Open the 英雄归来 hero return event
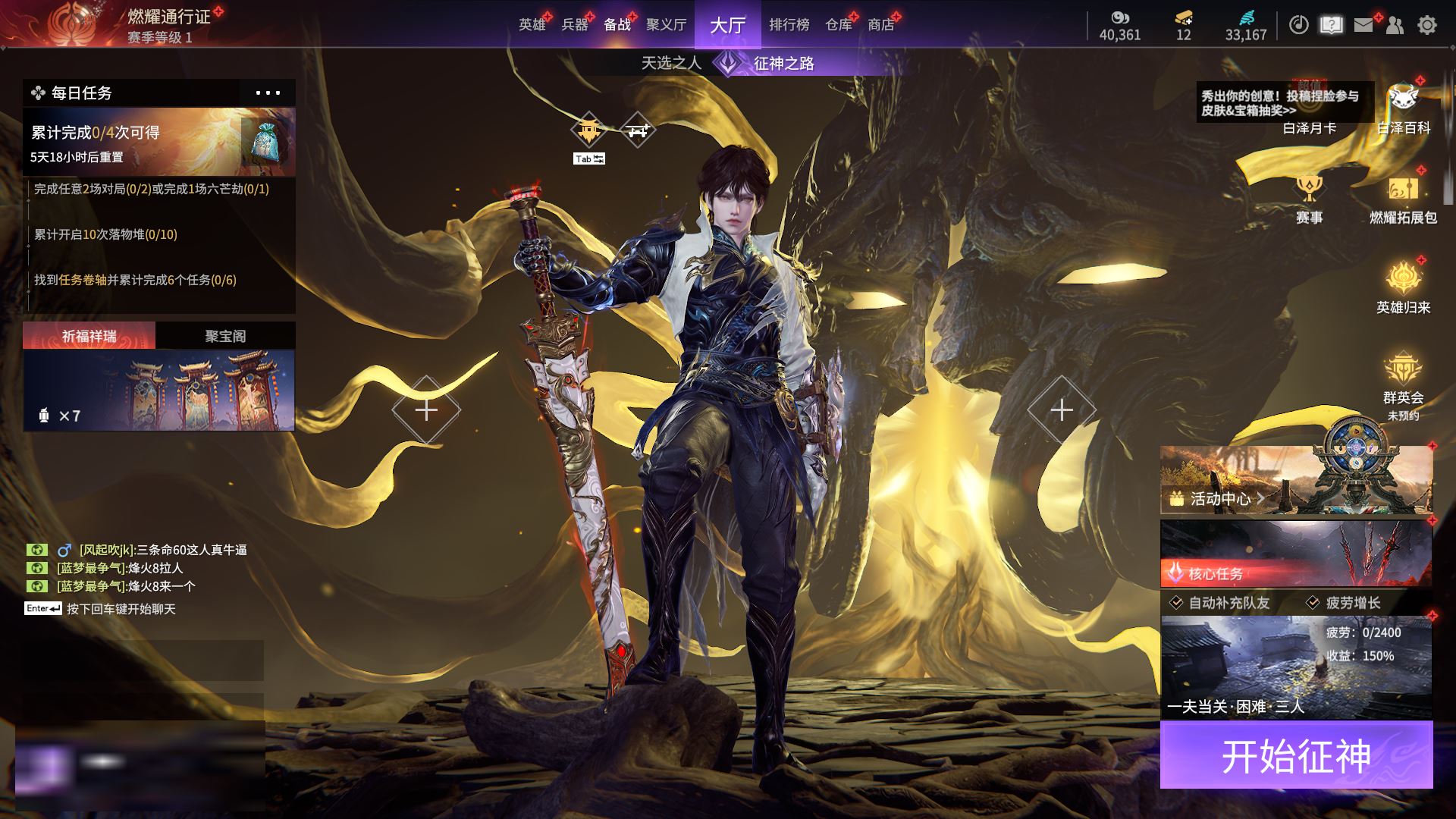 [1403, 287]
